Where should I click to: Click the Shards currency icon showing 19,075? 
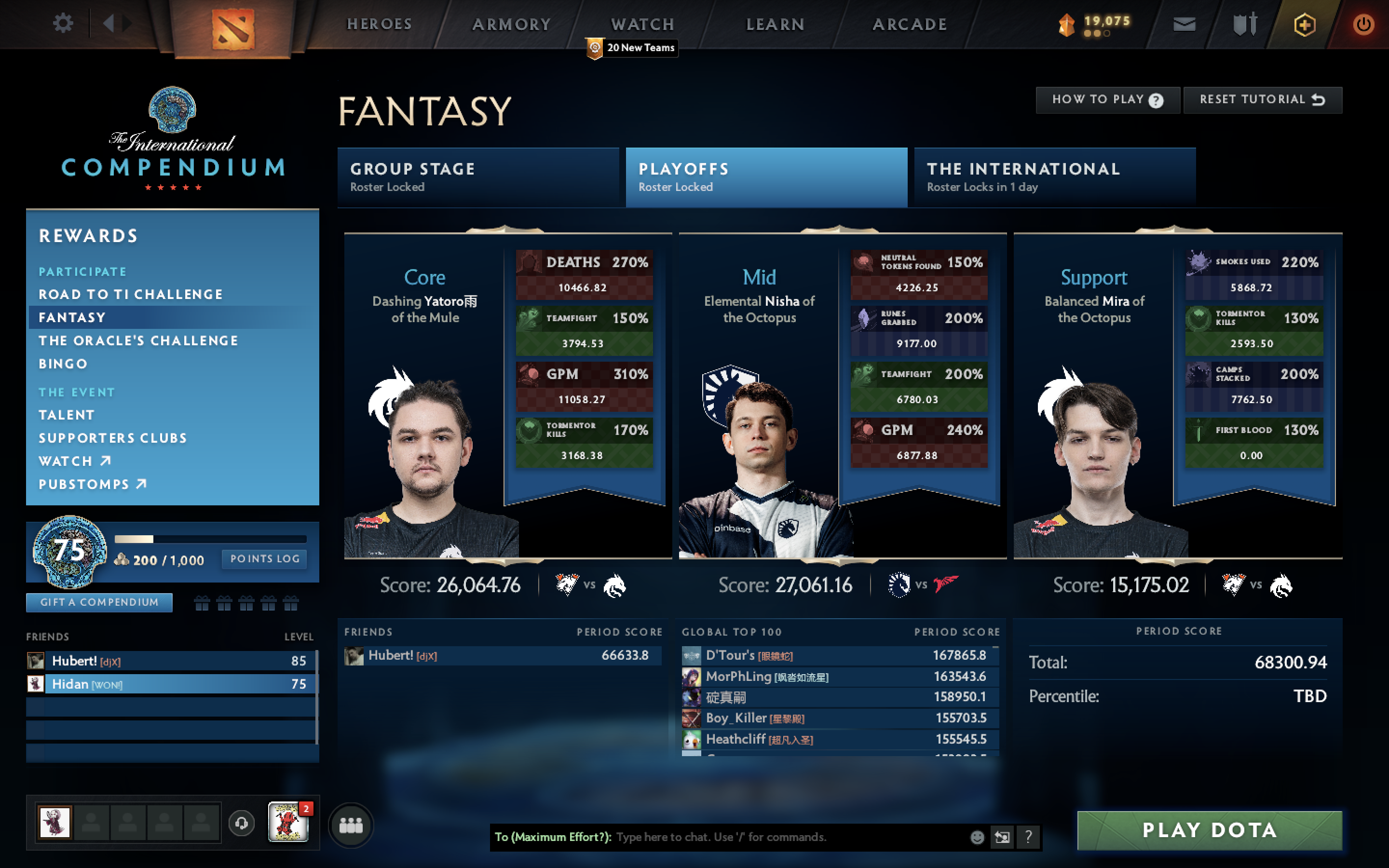1067,24
